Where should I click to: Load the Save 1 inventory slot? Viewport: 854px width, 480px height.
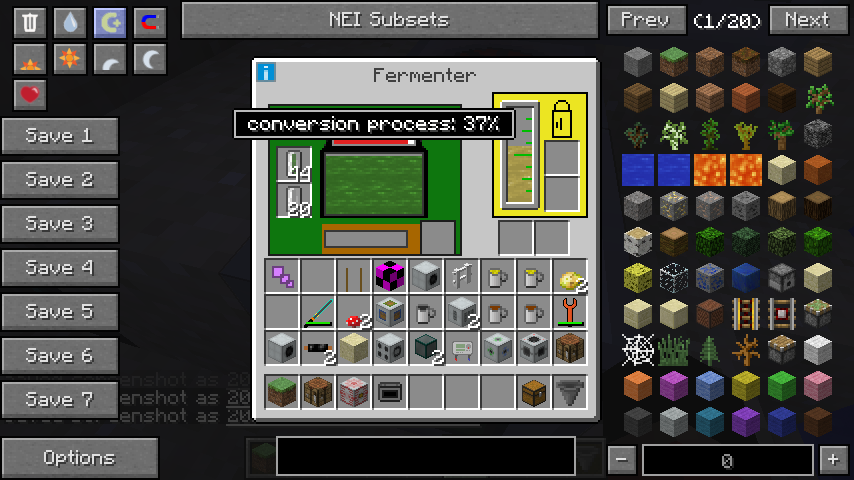pos(60,136)
